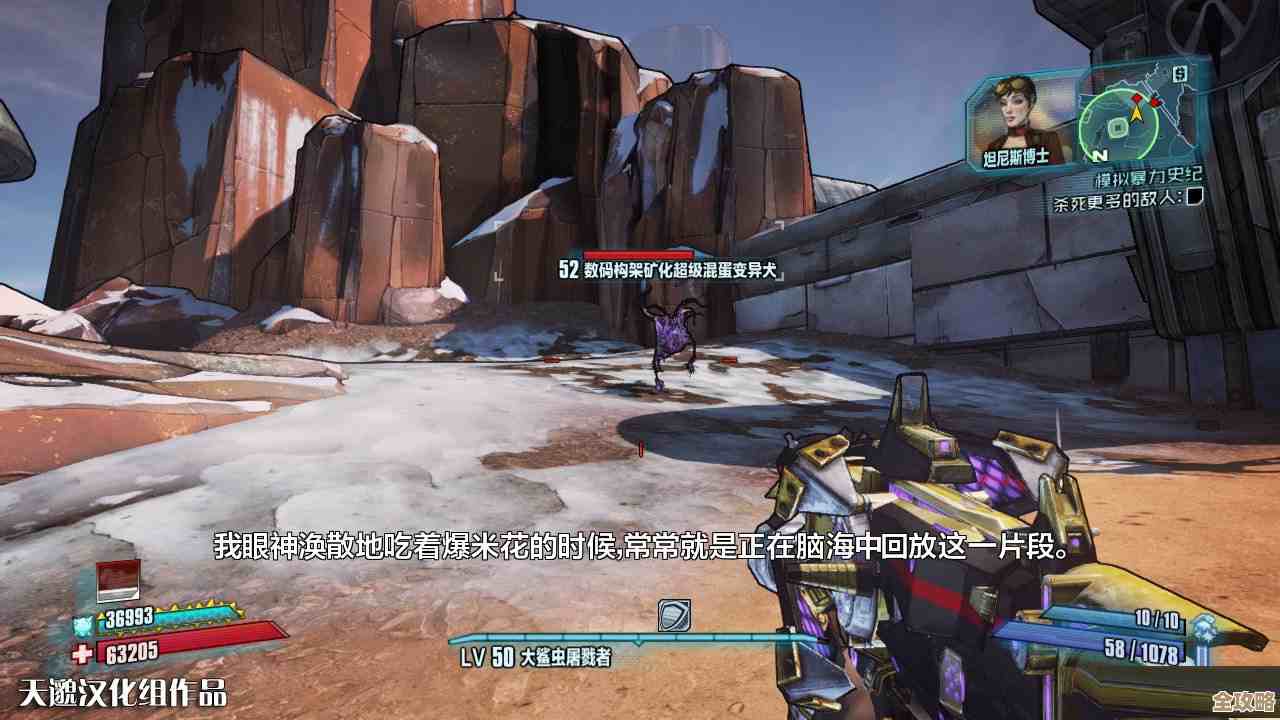This screenshot has height=720, width=1280.
Task: Toggle the kill objective checkbox beside 杀死更多的敌人
Action: point(1196,199)
